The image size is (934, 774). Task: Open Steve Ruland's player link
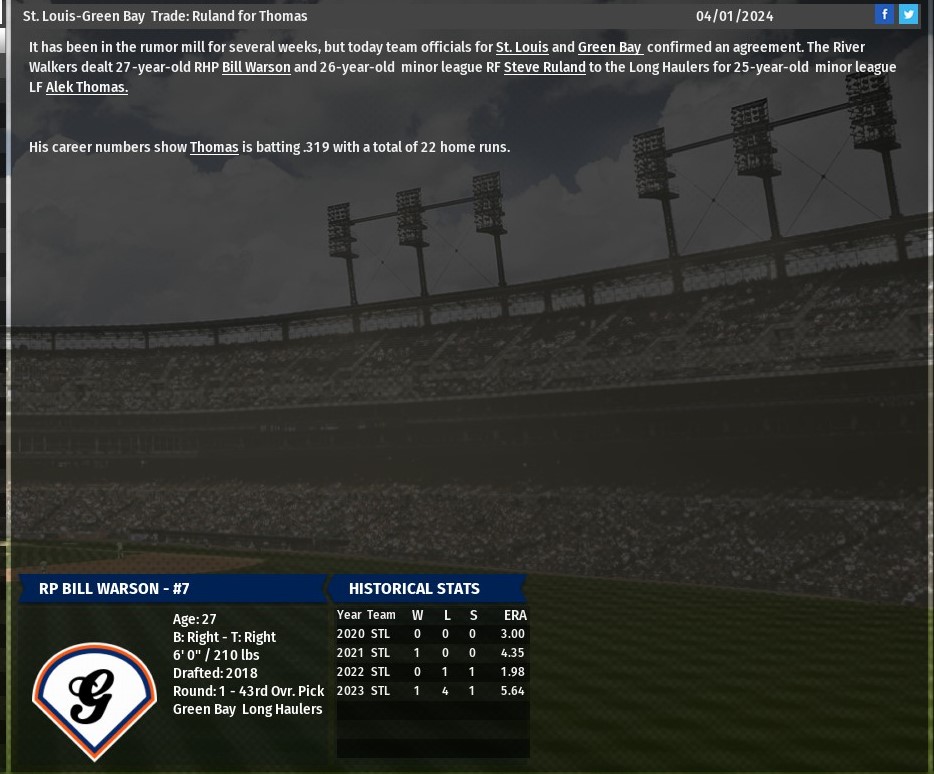544,67
